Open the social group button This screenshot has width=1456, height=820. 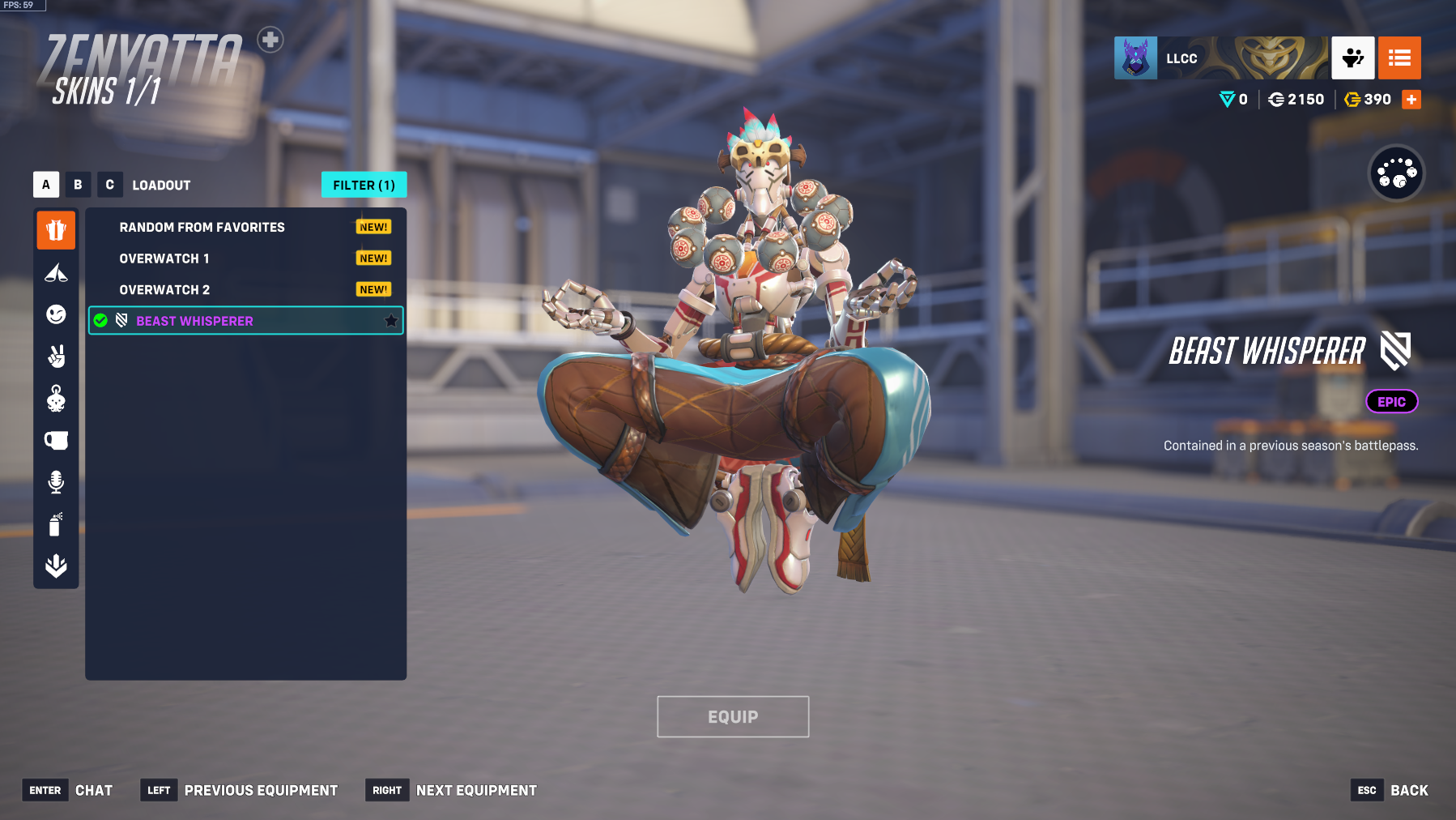tap(1353, 58)
